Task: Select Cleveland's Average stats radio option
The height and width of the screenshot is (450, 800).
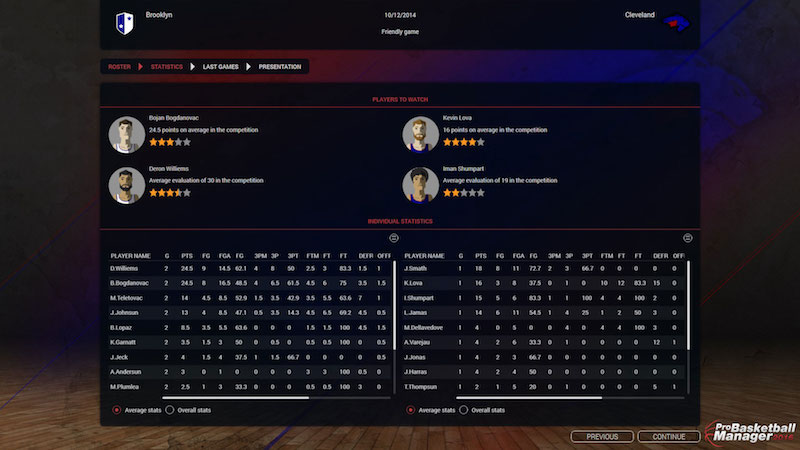Action: point(411,409)
